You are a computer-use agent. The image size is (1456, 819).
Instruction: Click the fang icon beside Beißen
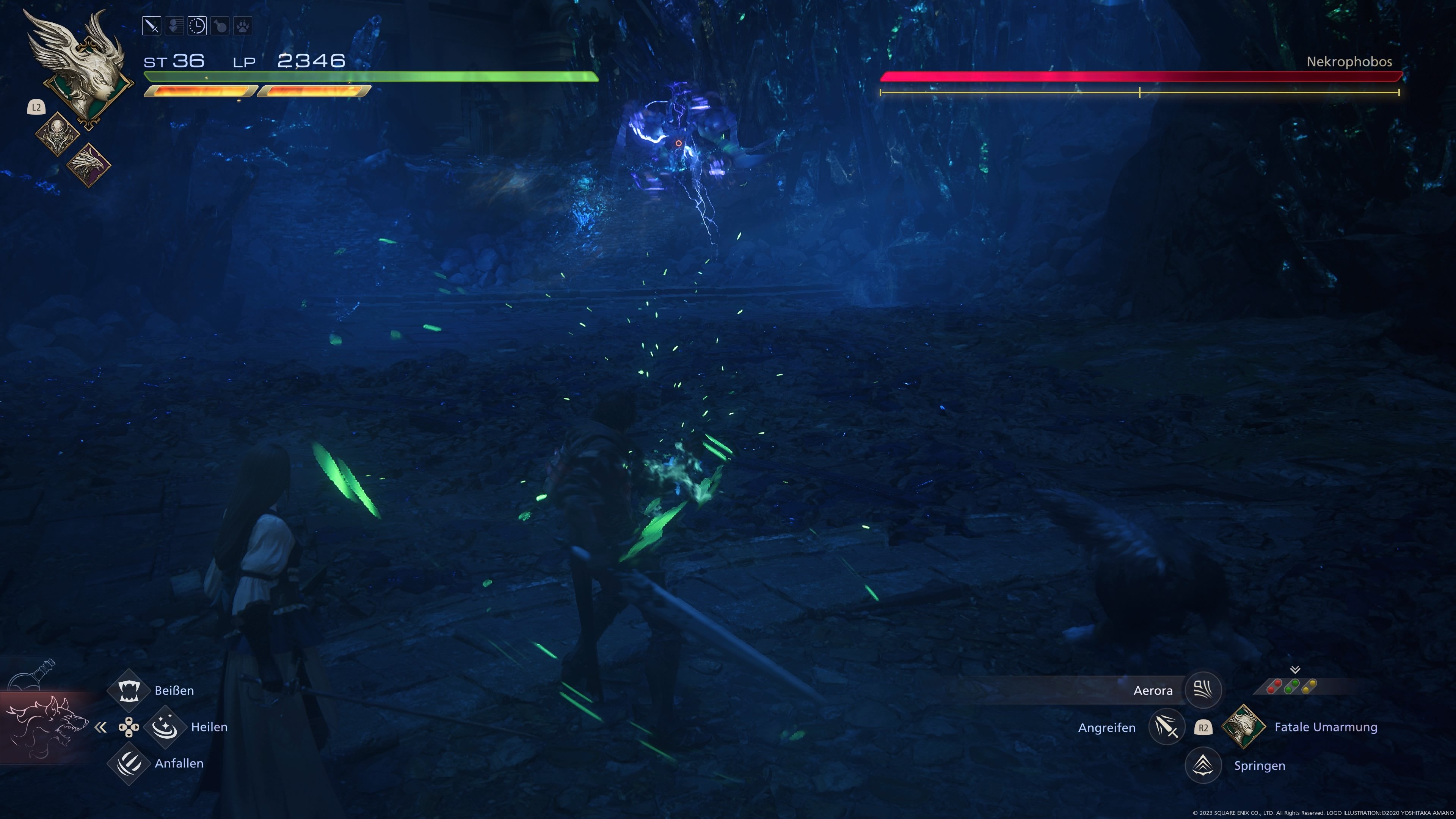pyautogui.click(x=129, y=690)
